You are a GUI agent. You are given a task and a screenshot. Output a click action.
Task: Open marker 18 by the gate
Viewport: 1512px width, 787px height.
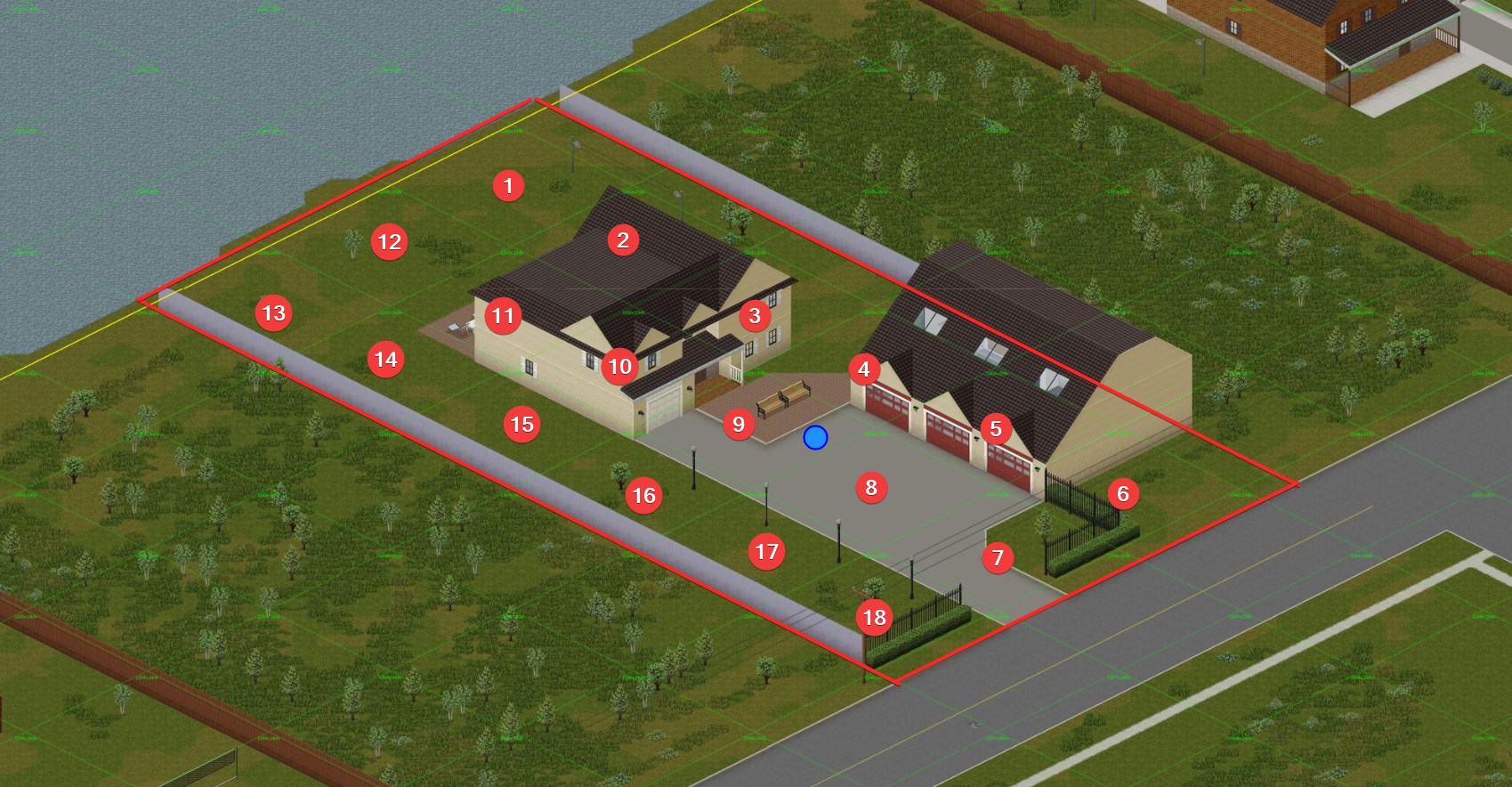pyautogui.click(x=874, y=616)
